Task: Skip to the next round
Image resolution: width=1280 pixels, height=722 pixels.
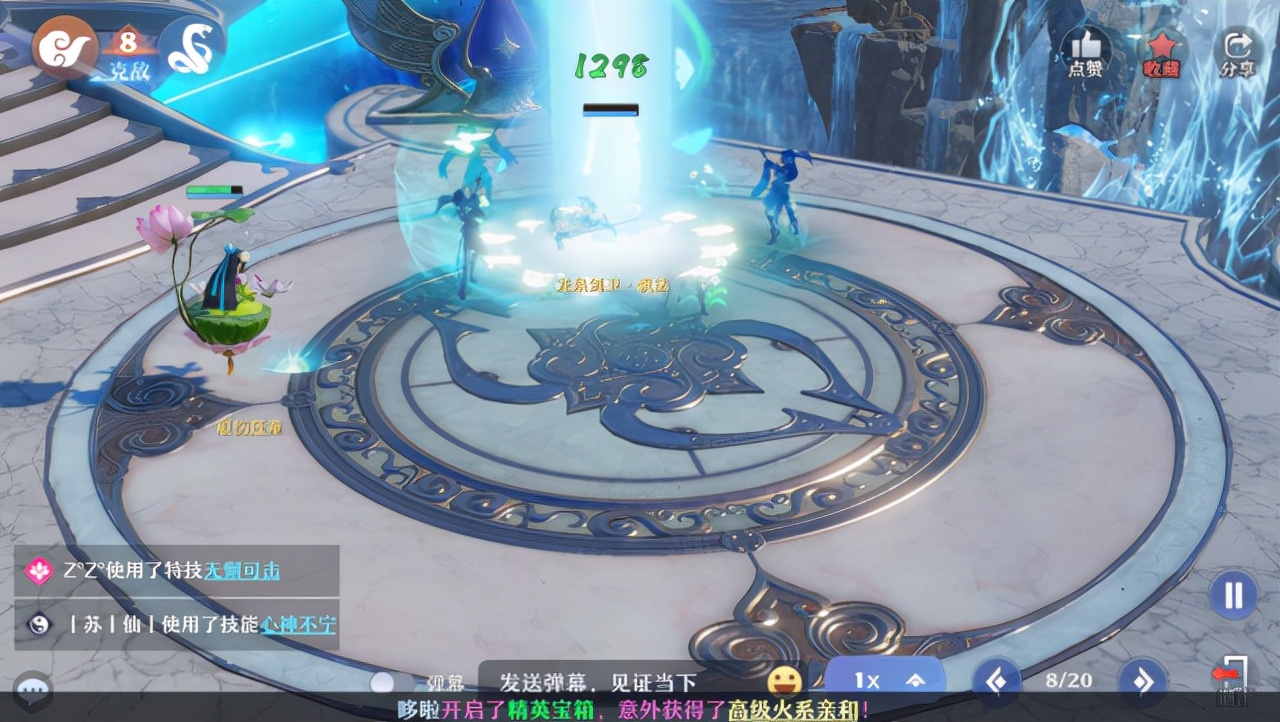Action: tap(1142, 681)
